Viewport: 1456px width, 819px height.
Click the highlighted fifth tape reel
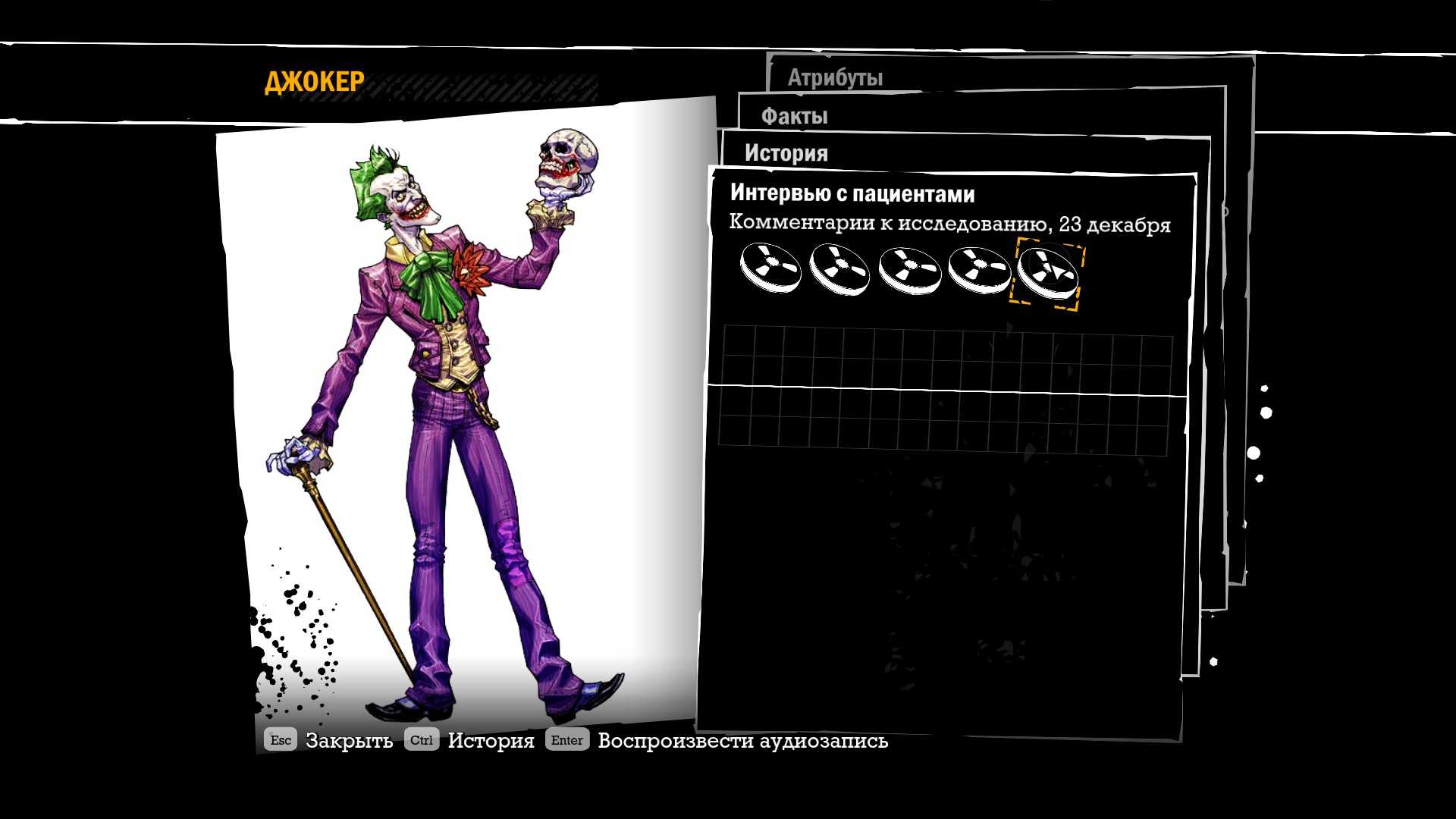pyautogui.click(x=1048, y=271)
